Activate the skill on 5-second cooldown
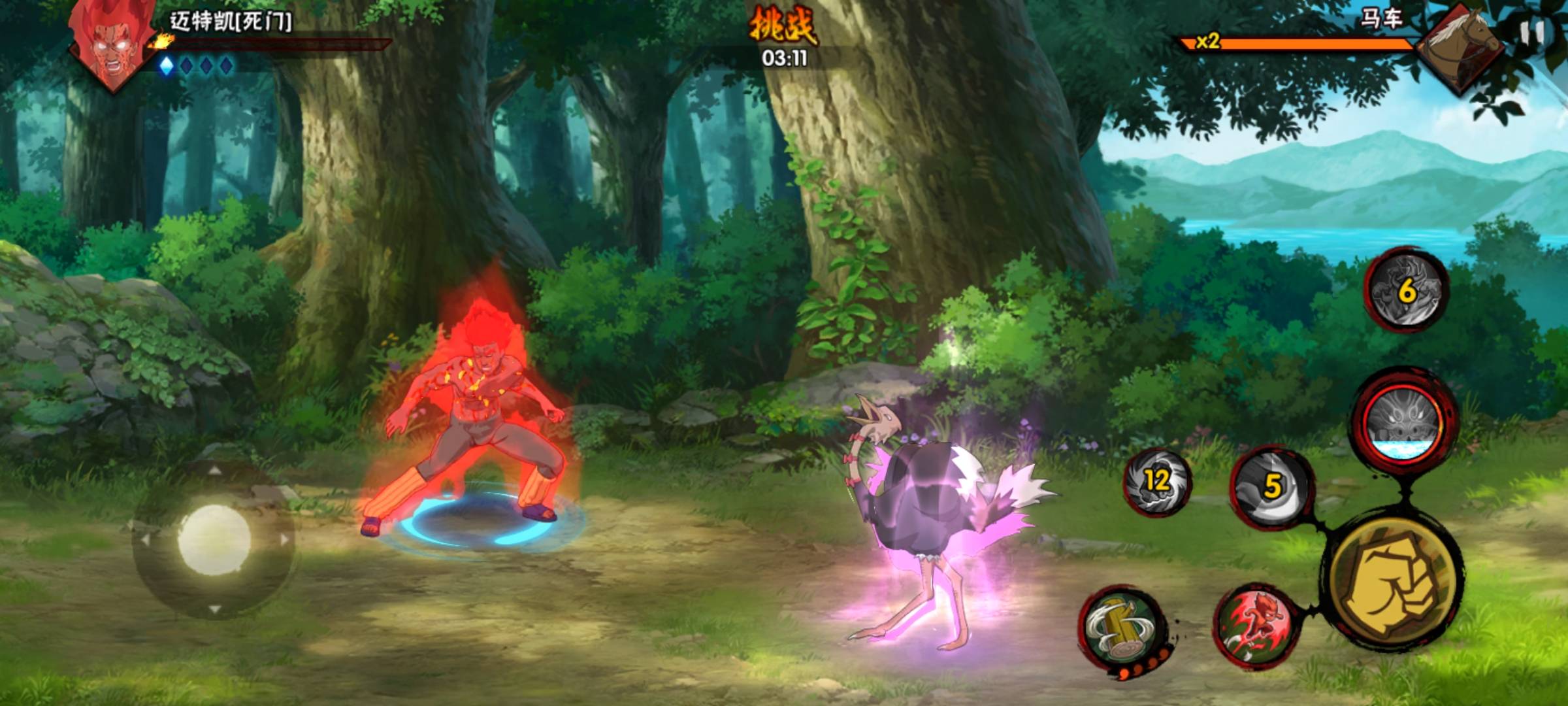1568x706 pixels. [x=1271, y=486]
